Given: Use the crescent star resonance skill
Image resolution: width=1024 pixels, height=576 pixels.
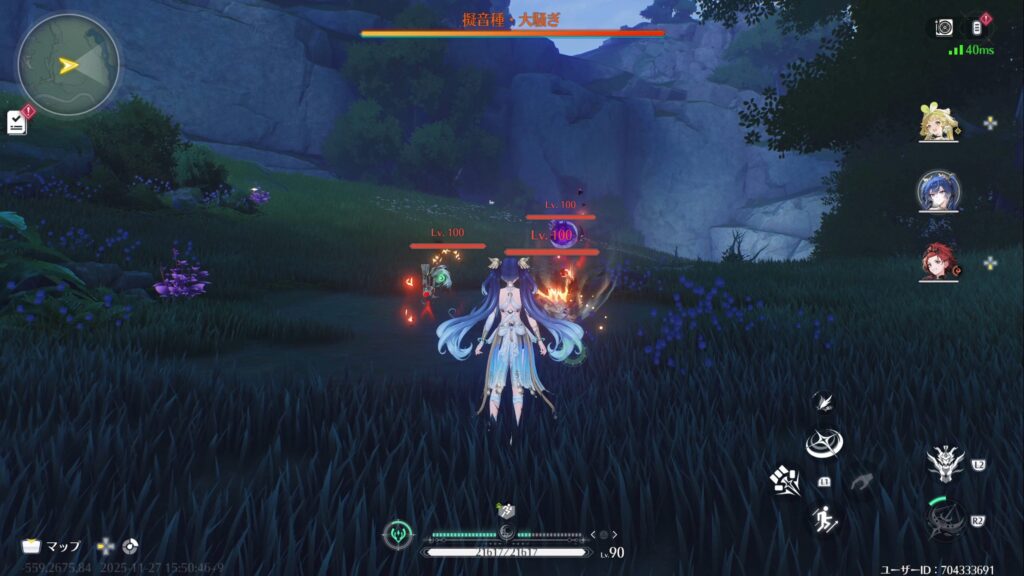Looking at the screenshot, I should 824,443.
